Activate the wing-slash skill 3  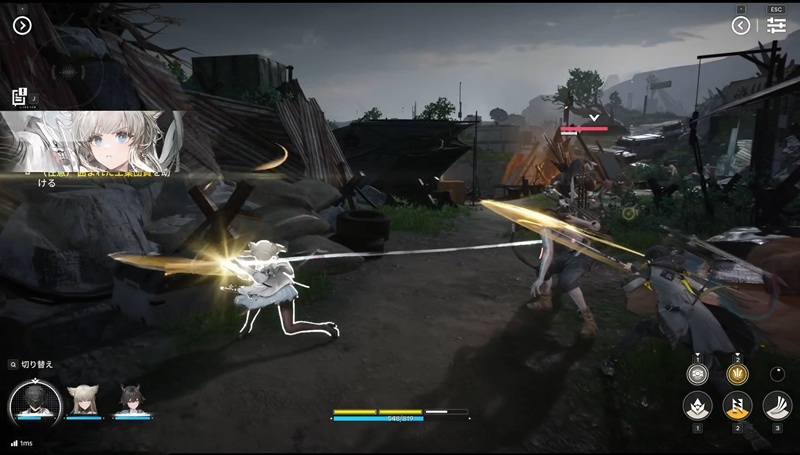pos(777,406)
